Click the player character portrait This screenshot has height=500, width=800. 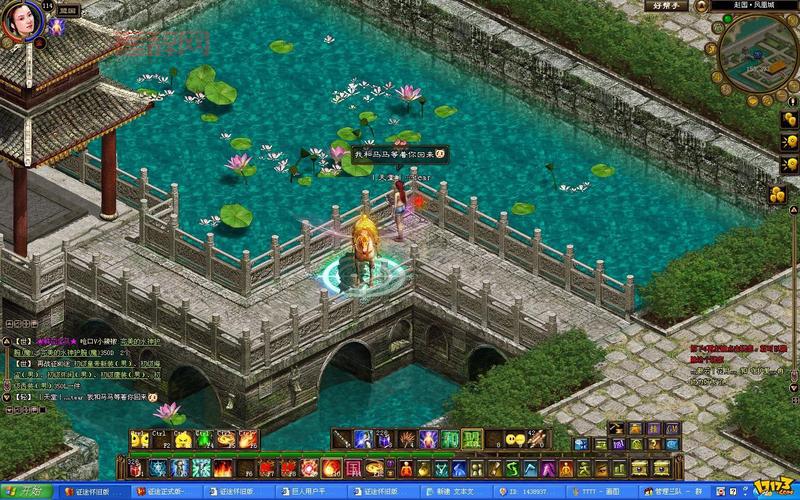pyautogui.click(x=21, y=22)
